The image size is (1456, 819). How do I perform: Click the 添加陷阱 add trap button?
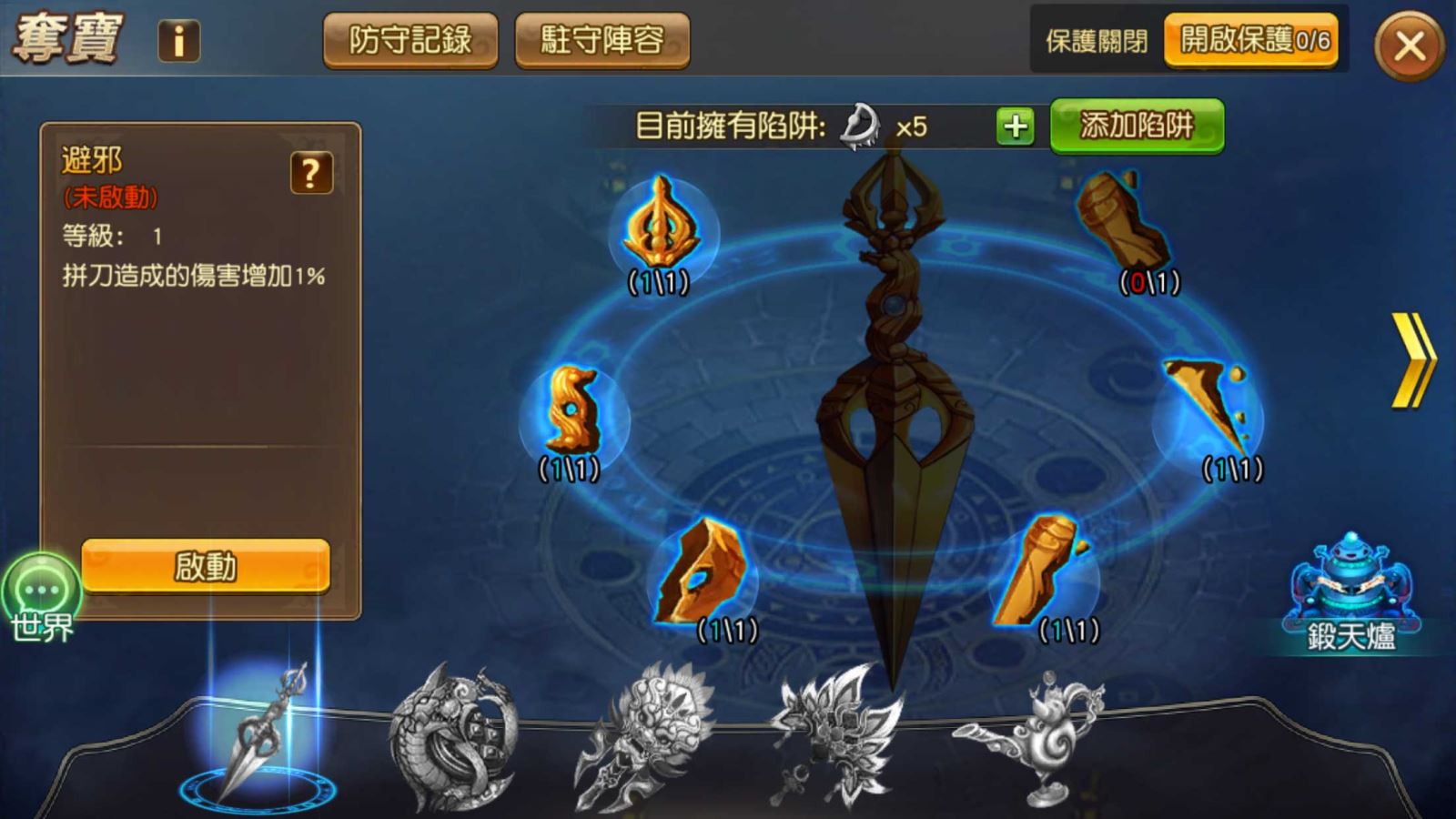click(1137, 126)
